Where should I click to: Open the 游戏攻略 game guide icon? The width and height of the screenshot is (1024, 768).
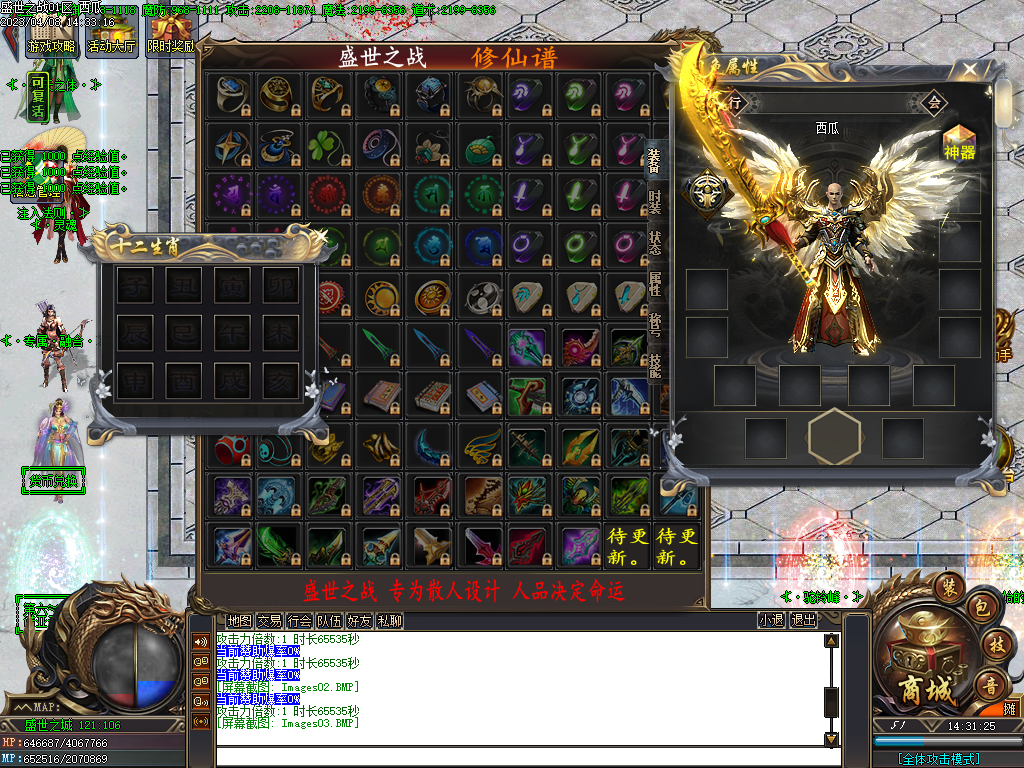click(x=51, y=35)
